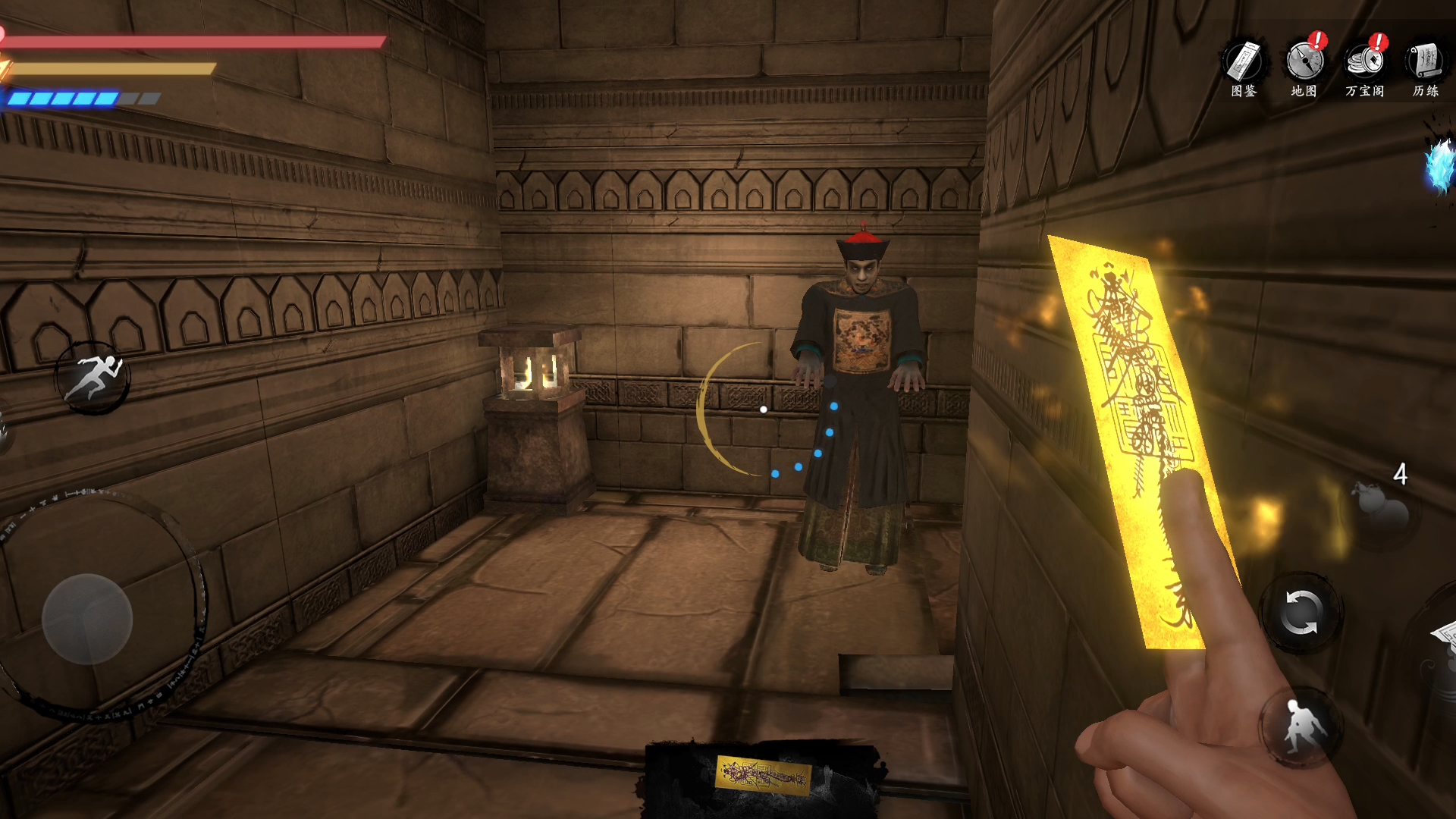1456x819 pixels.
Task: Open the 历练 scroll menu
Action: coord(1426,67)
